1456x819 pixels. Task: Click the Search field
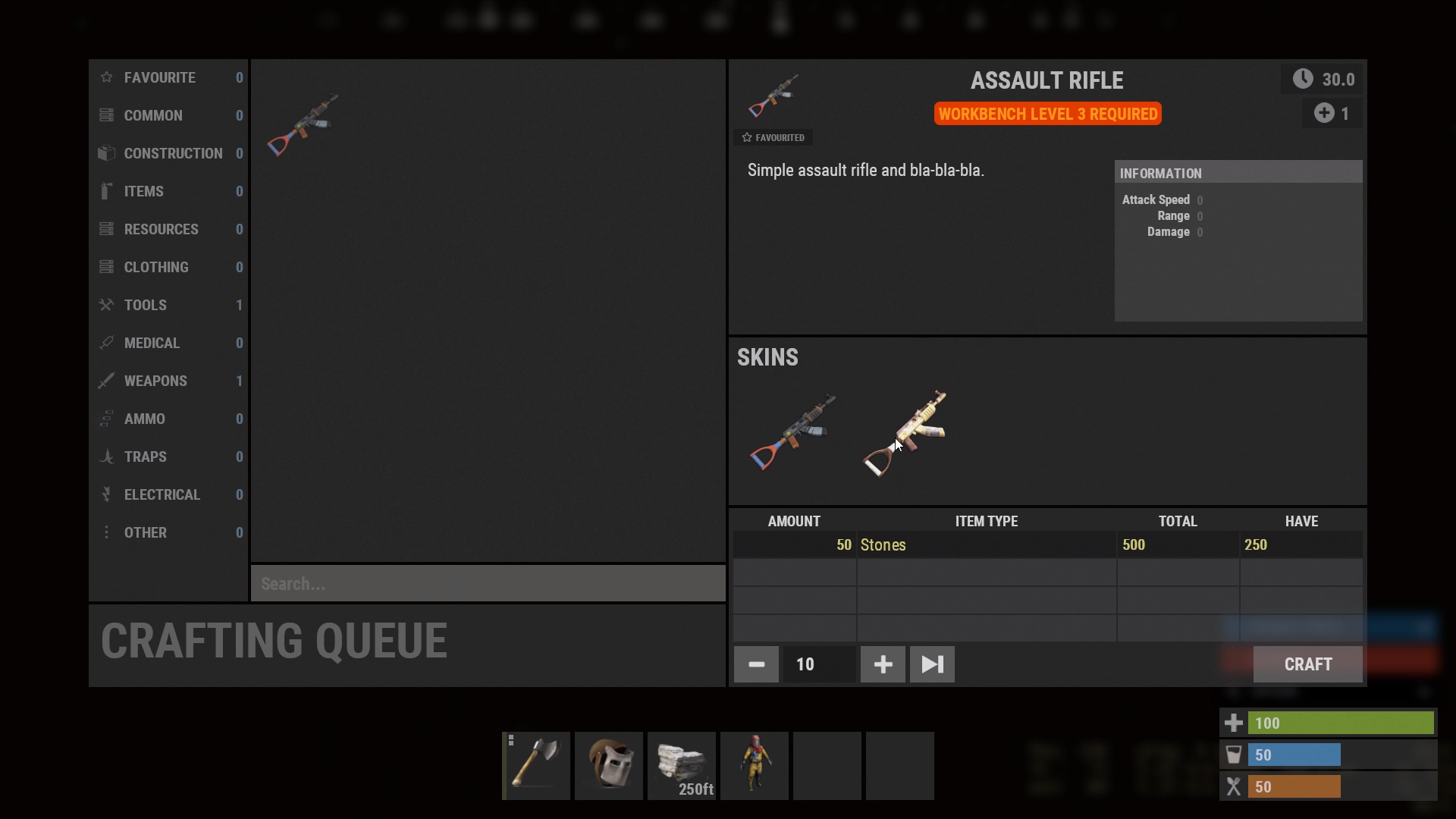point(488,584)
